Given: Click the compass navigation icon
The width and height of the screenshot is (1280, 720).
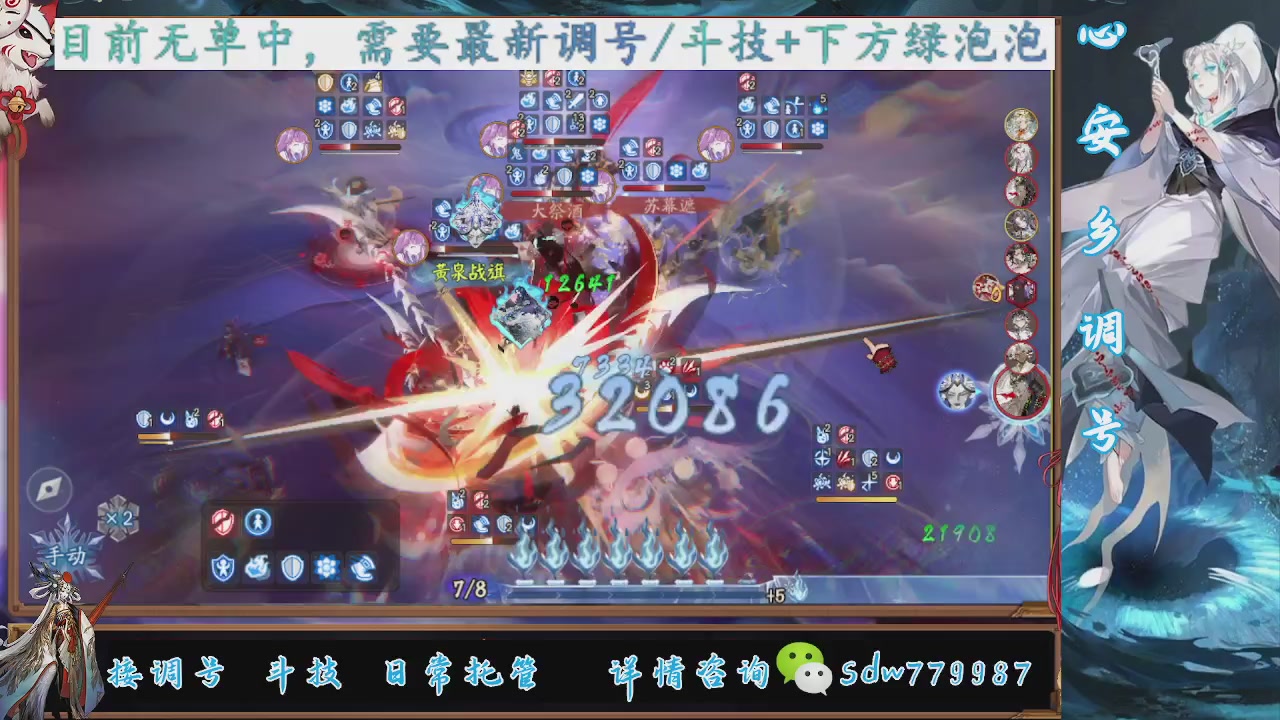Looking at the screenshot, I should (x=50, y=487).
